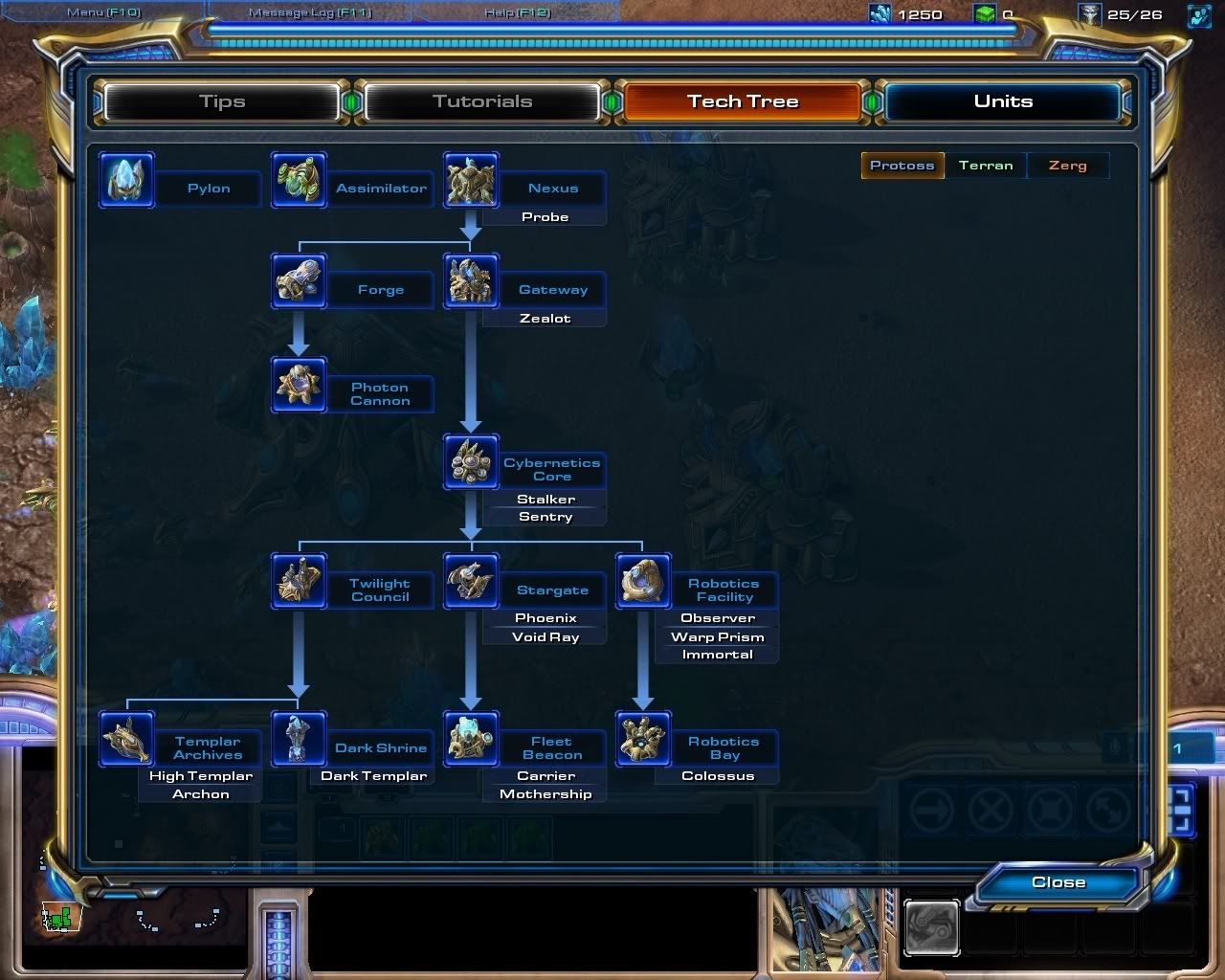Click the Templar Archives icon

coord(125,740)
